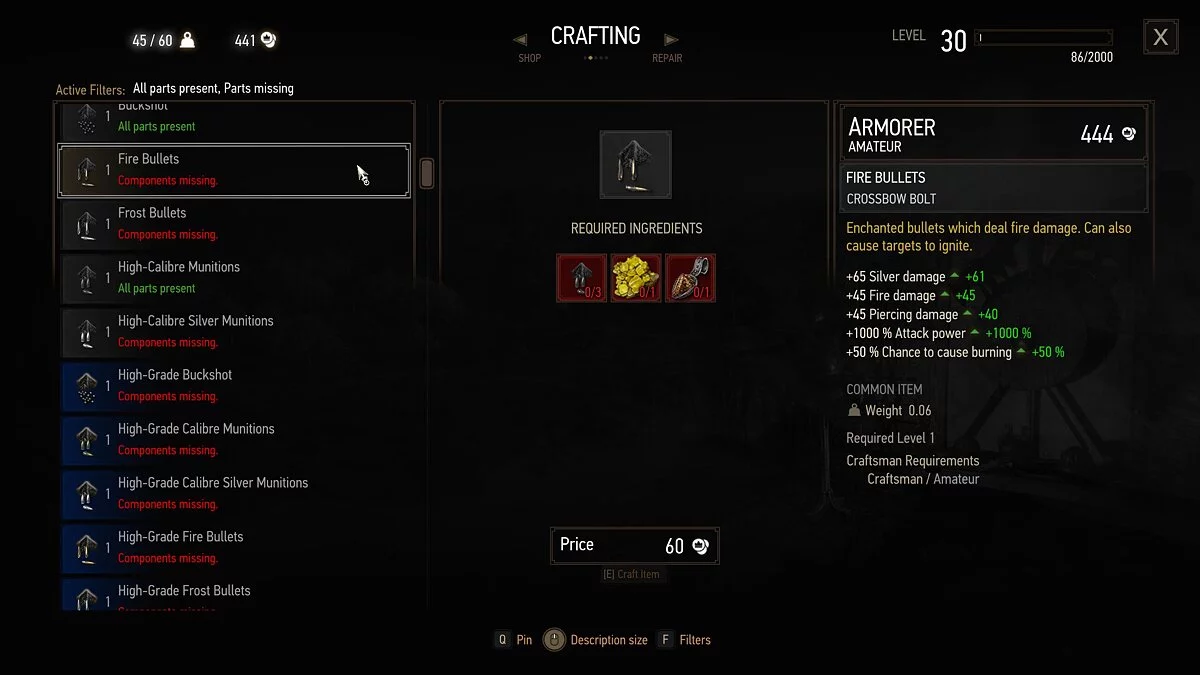The height and width of the screenshot is (675, 1200).
Task: Select the High-Grade Buckshot recipe
Action: (x=234, y=386)
